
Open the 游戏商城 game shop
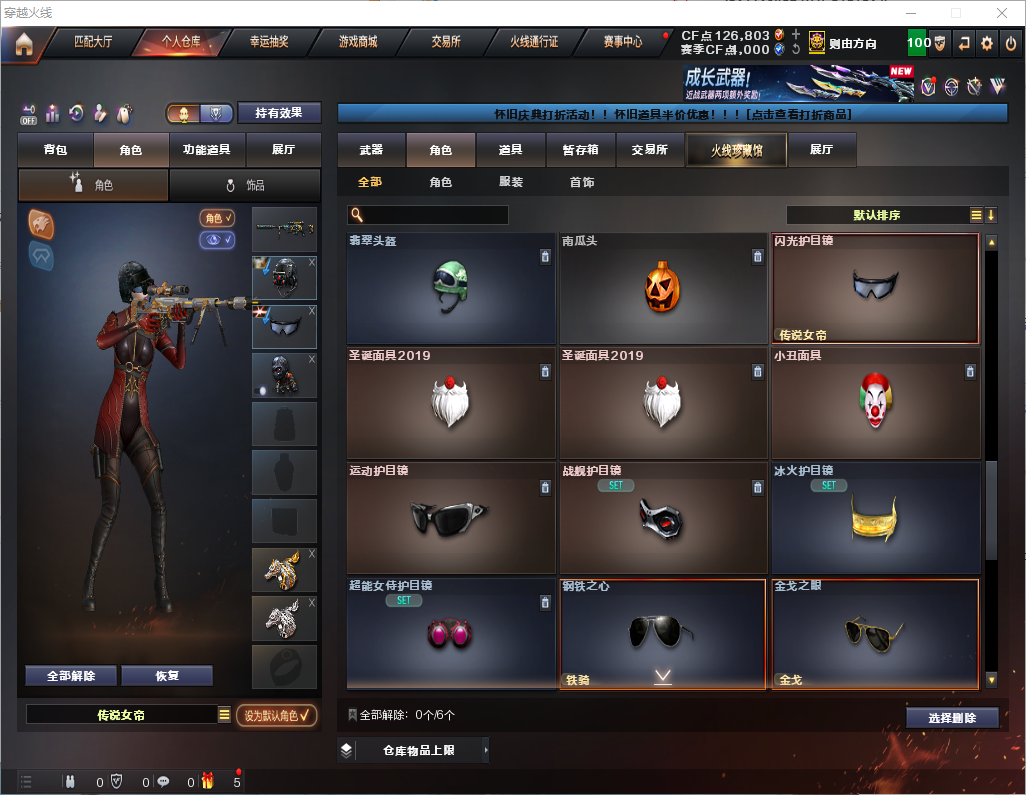(x=358, y=43)
